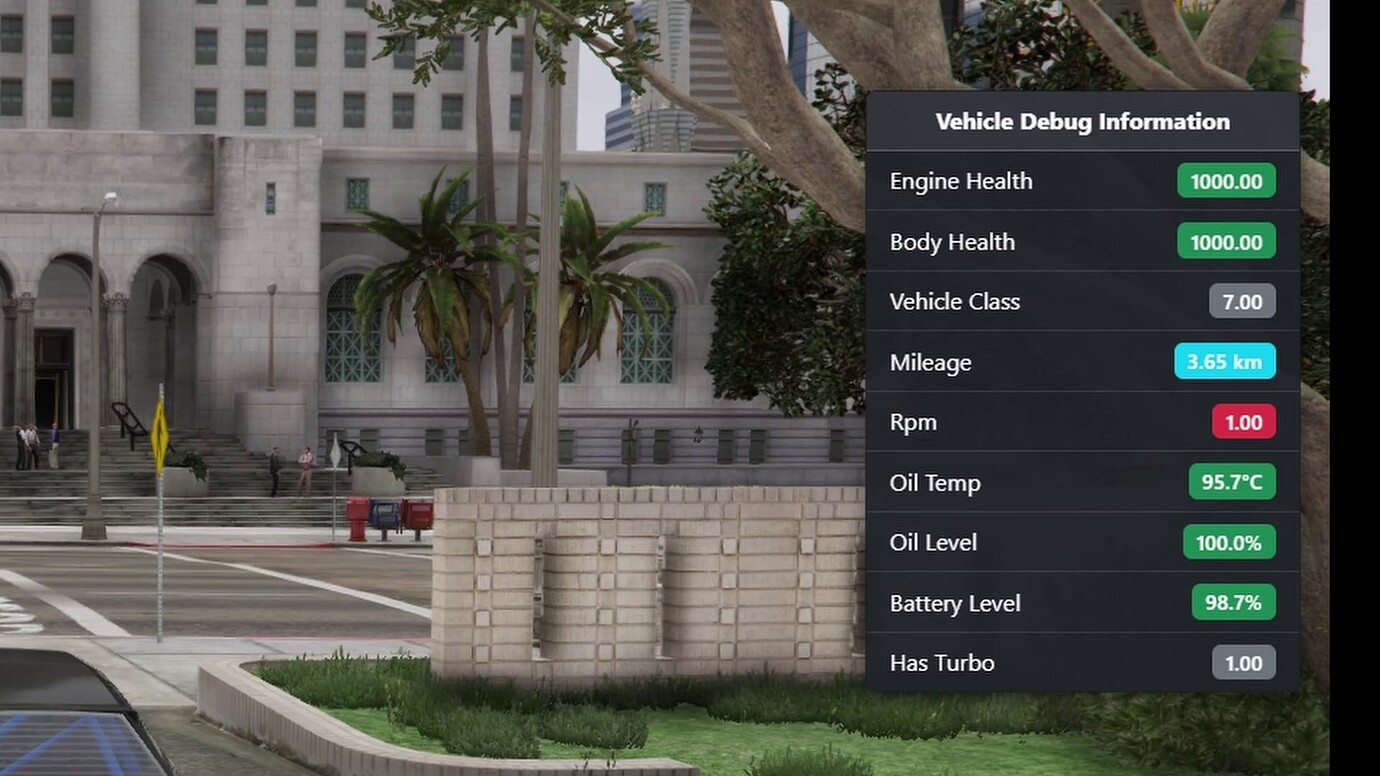Click the Body Health text label

952,241
